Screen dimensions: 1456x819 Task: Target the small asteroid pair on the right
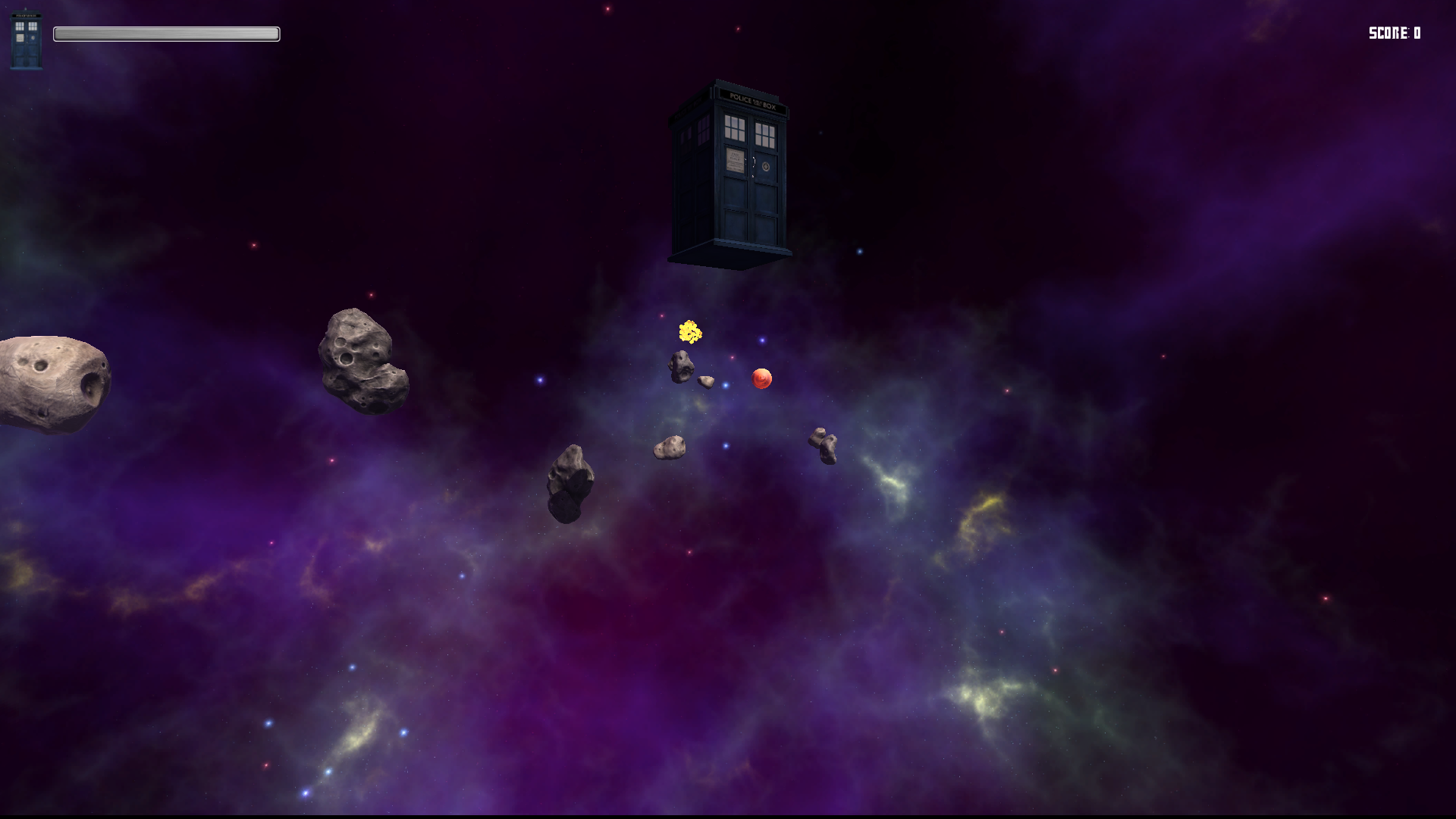823,444
